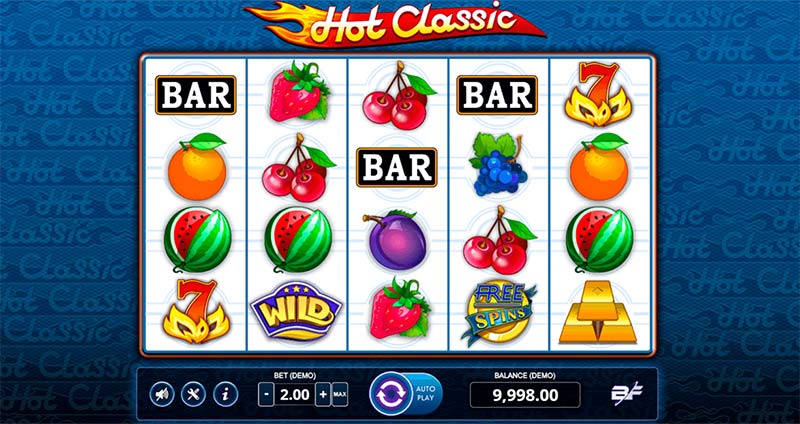
Task: Decrease the bet with the minus button
Action: [265, 394]
